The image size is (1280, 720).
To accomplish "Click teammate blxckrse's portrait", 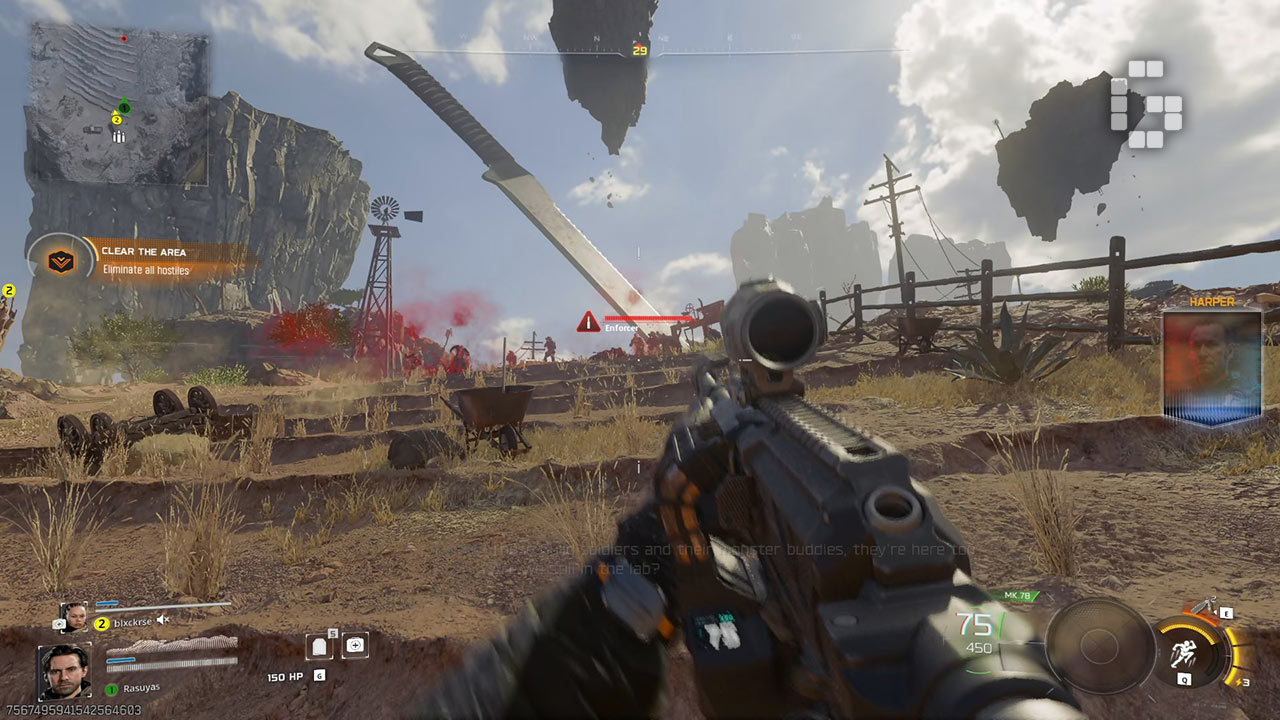I will point(73,617).
